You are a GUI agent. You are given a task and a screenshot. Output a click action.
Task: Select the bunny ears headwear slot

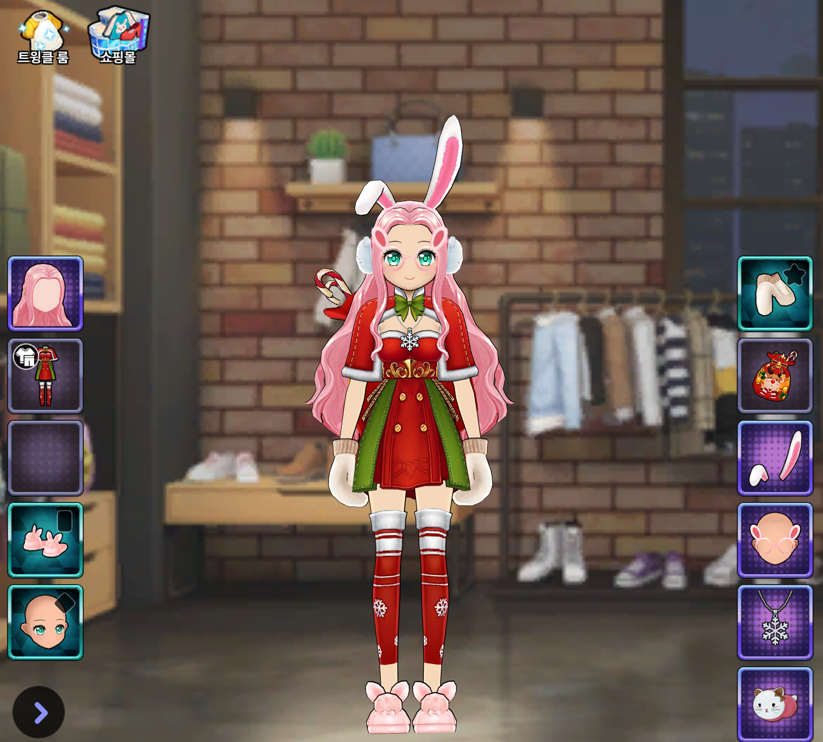775,457
